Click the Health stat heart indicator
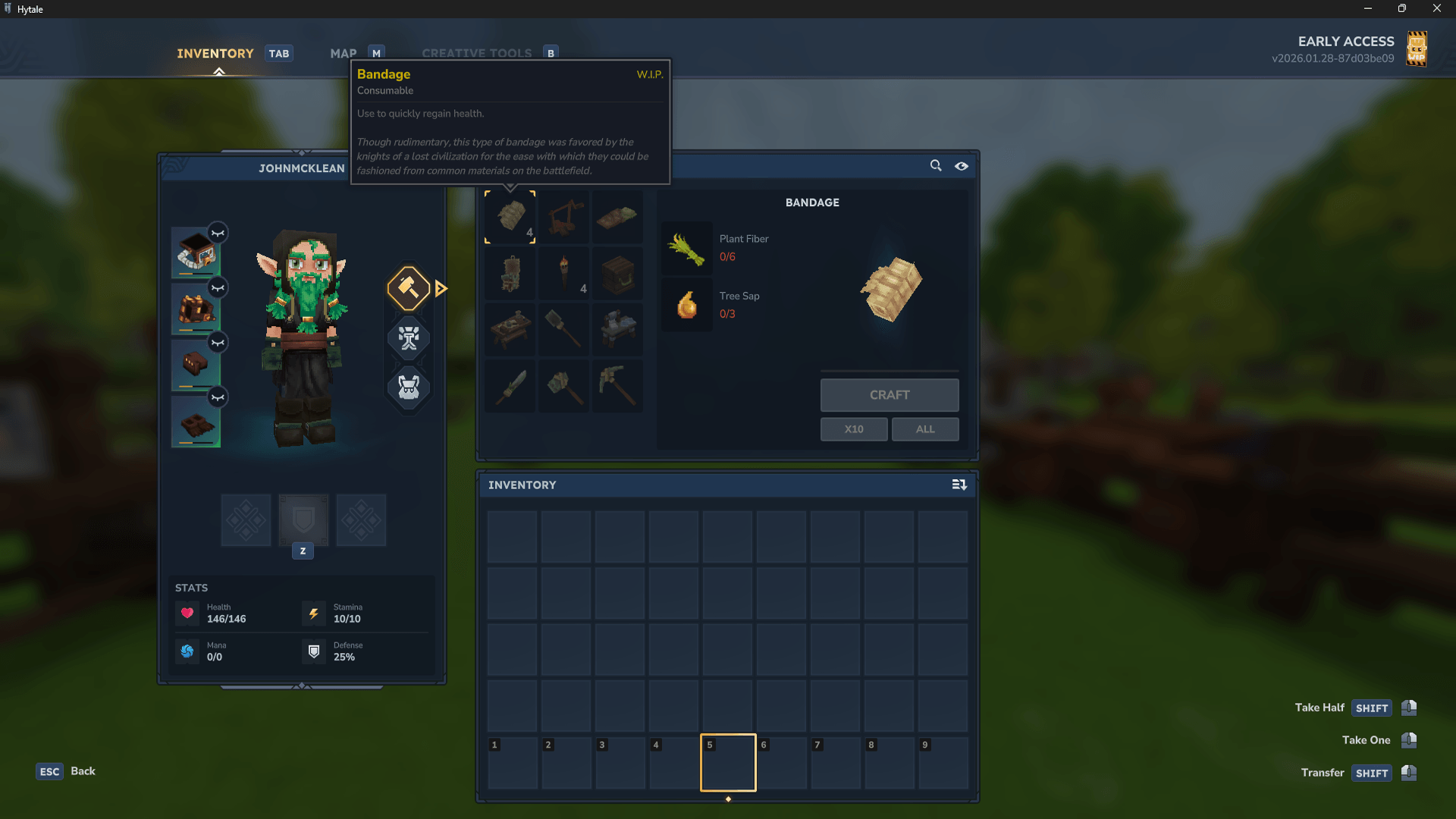Screen dimensions: 1456x819 pyautogui.click(x=187, y=613)
